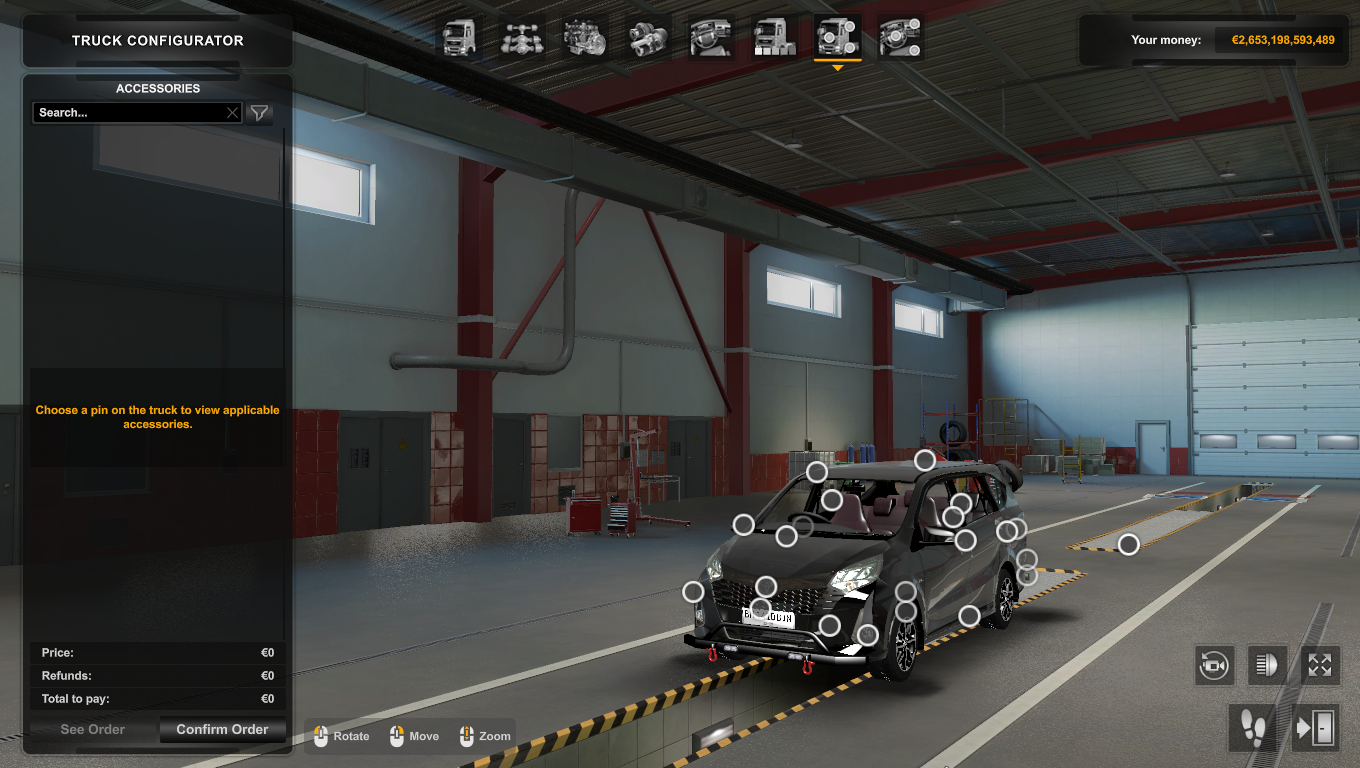Click the Confirm Order button
The image size is (1360, 768).
[x=222, y=729]
